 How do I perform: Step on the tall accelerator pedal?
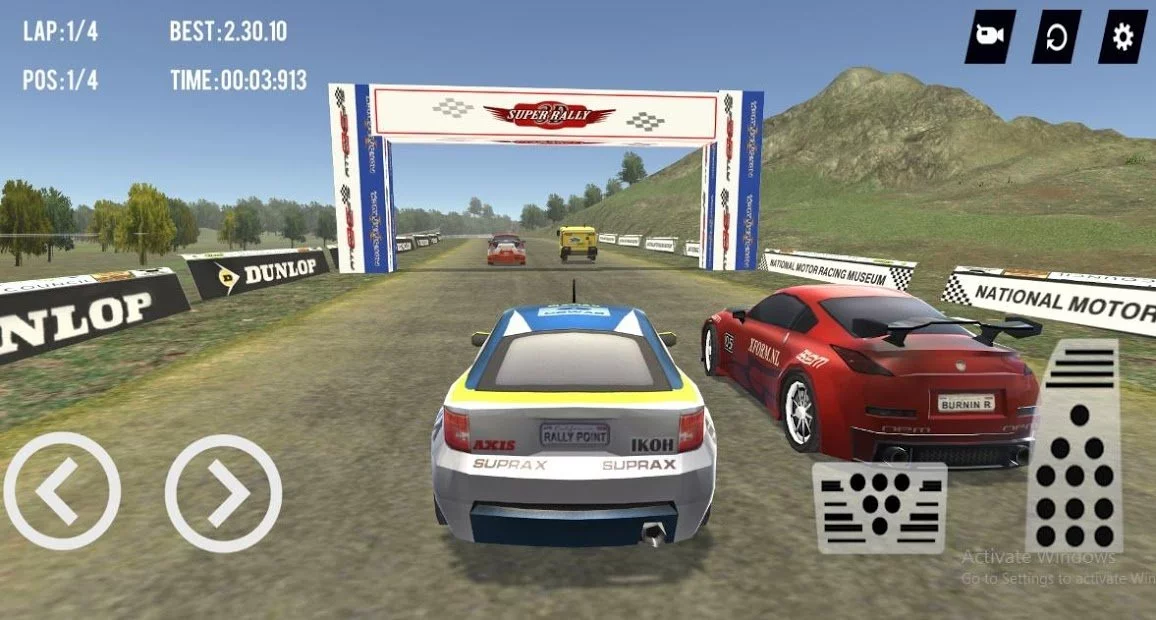(x=1073, y=446)
